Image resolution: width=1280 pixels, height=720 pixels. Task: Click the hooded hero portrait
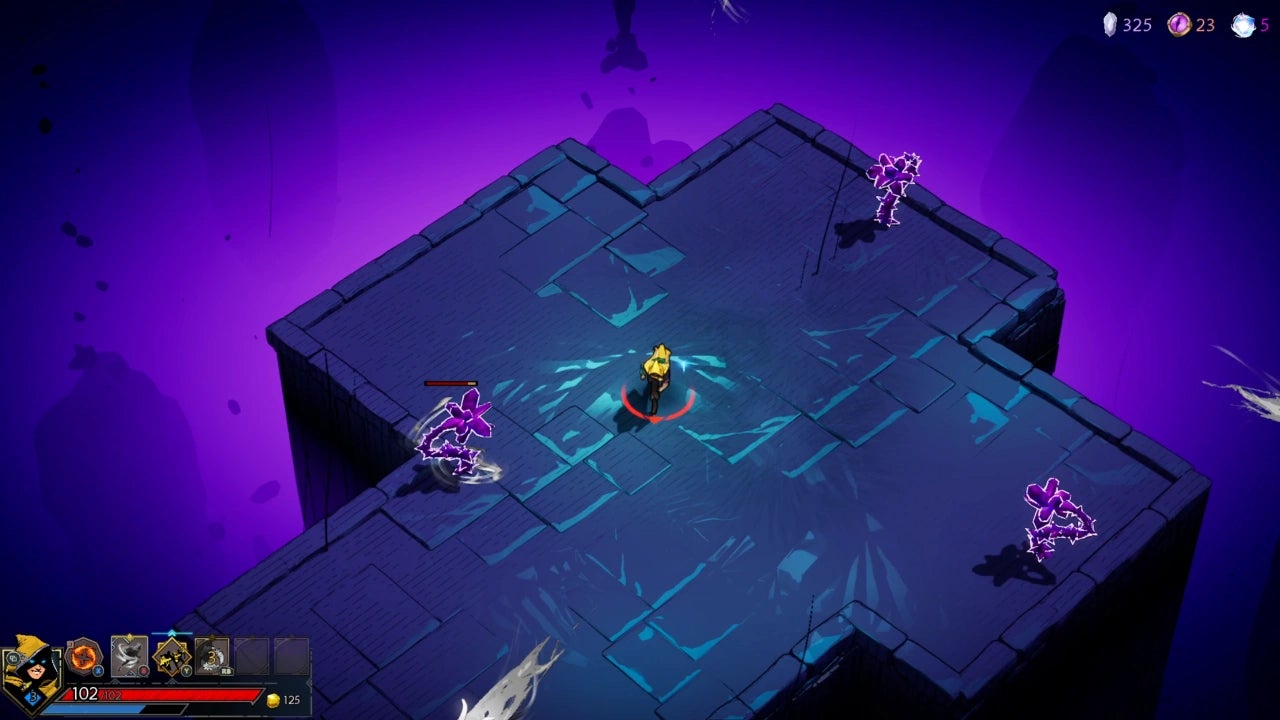click(30, 668)
